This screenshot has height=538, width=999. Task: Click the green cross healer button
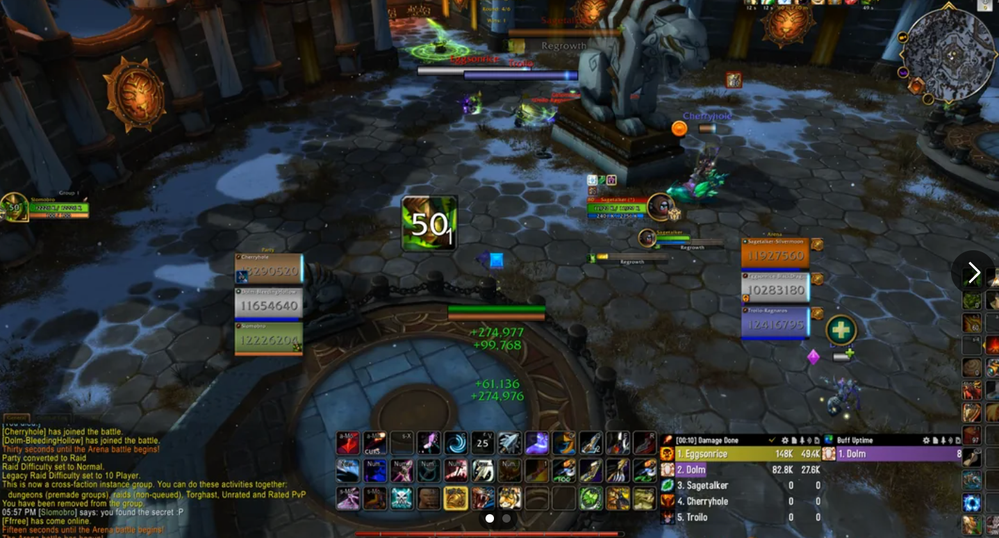(841, 329)
